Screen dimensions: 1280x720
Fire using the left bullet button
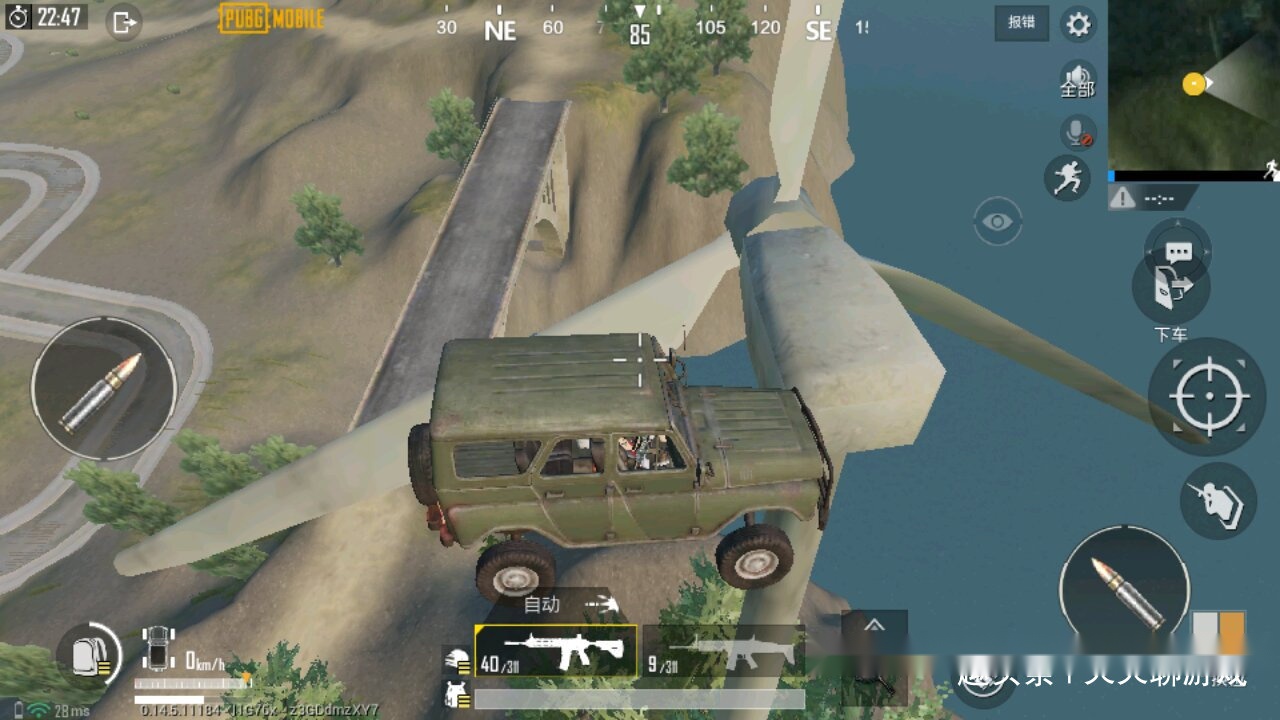click(104, 389)
